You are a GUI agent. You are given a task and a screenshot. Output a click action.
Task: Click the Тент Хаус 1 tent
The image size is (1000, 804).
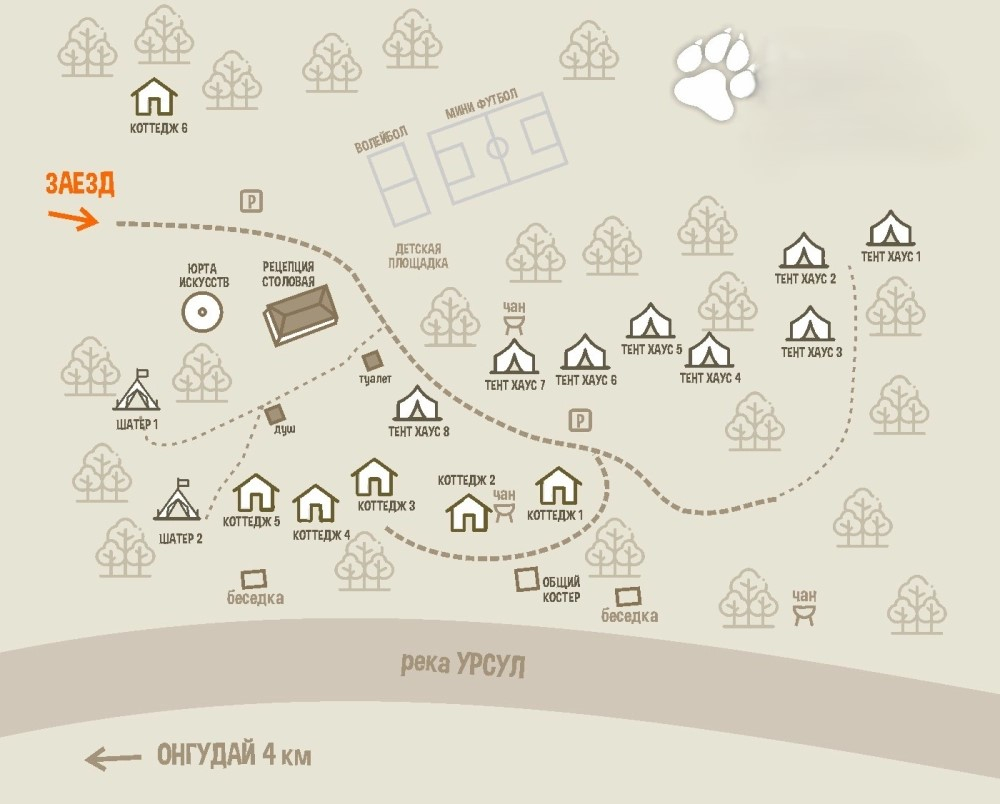[890, 229]
